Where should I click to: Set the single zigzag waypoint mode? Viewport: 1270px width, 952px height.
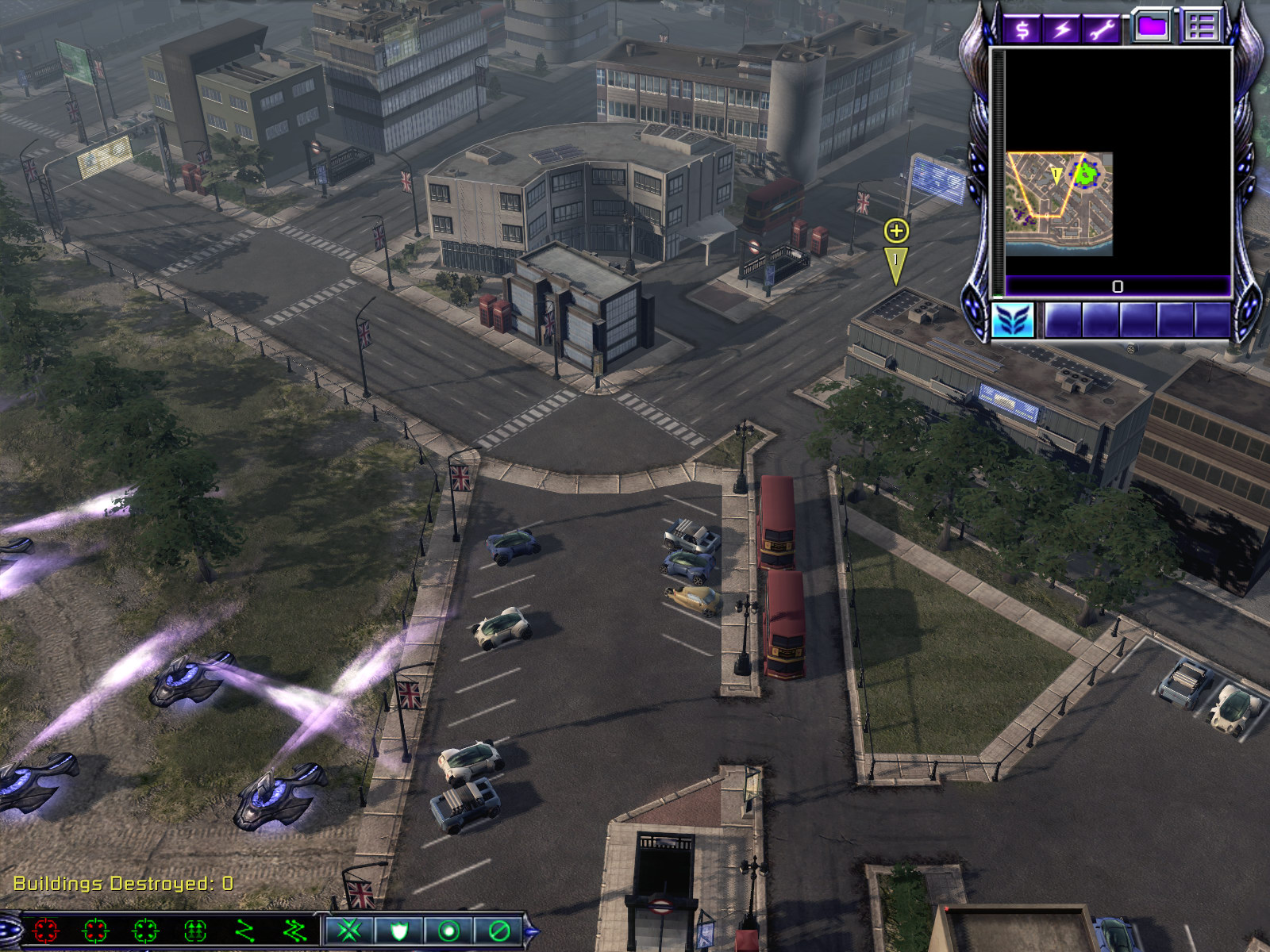(245, 930)
